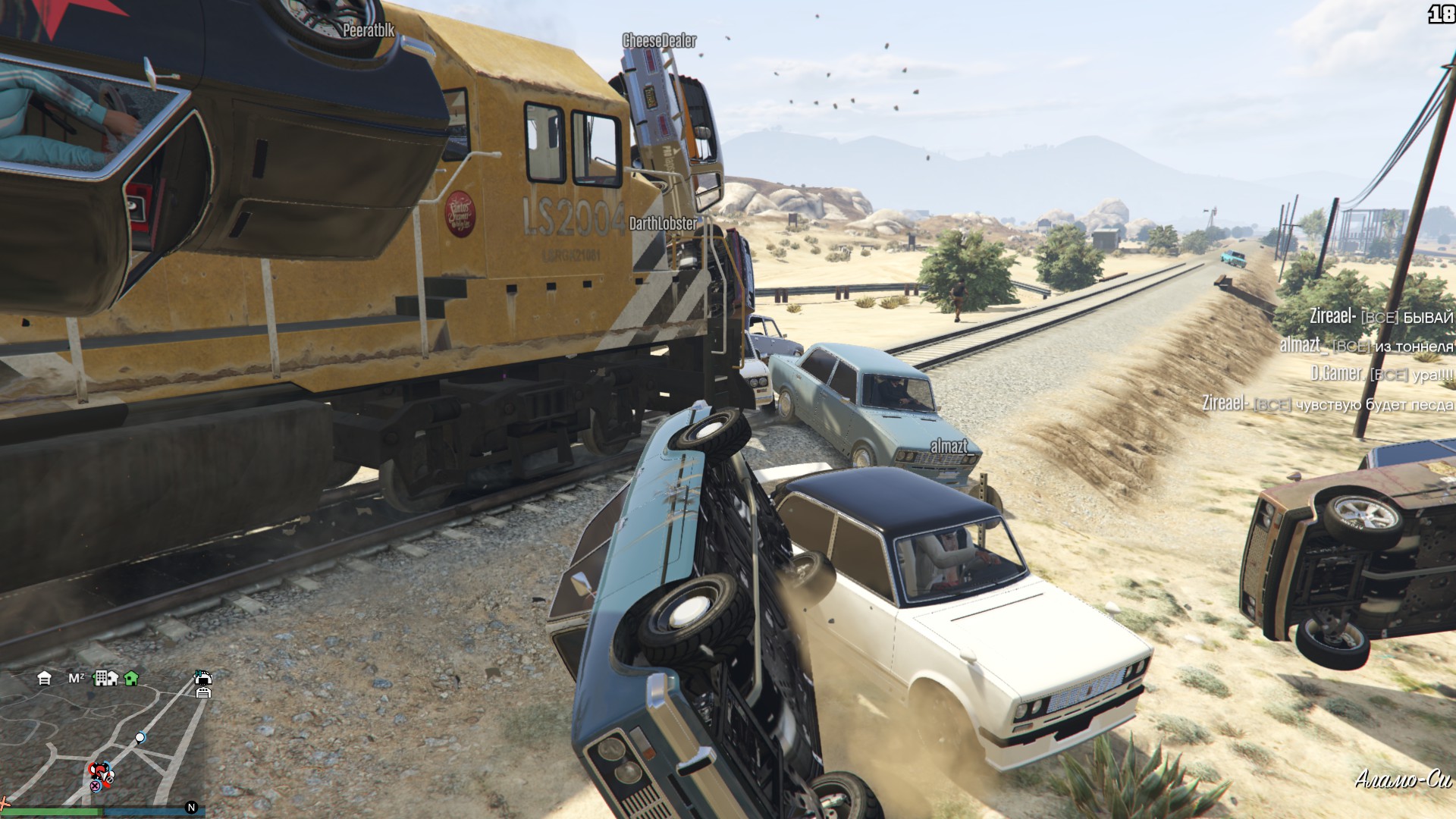Viewport: 1456px width, 819px height.
Task: Click the white garage blip on minimap
Action: click(44, 678)
